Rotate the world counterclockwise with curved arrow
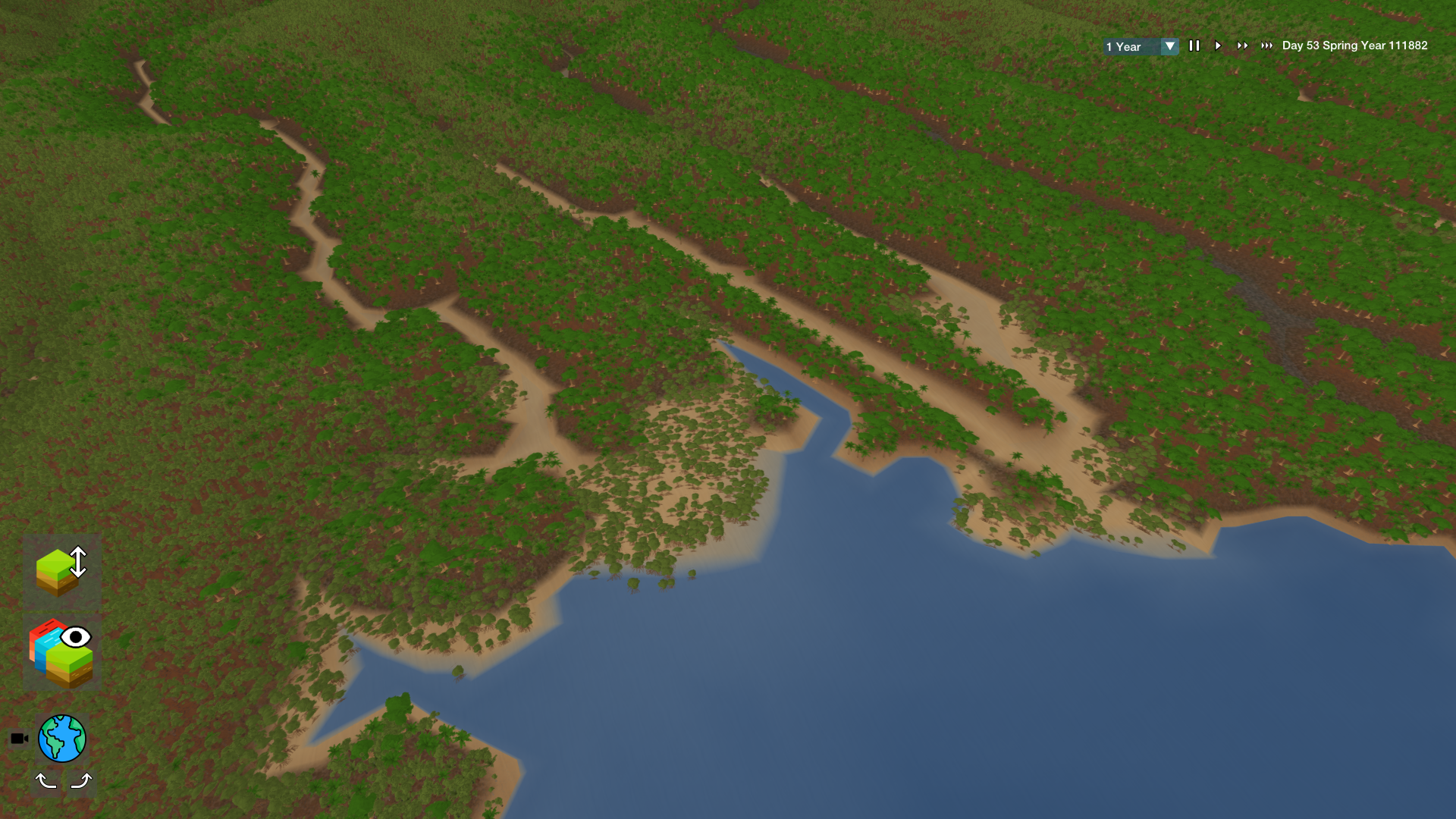 [47, 780]
